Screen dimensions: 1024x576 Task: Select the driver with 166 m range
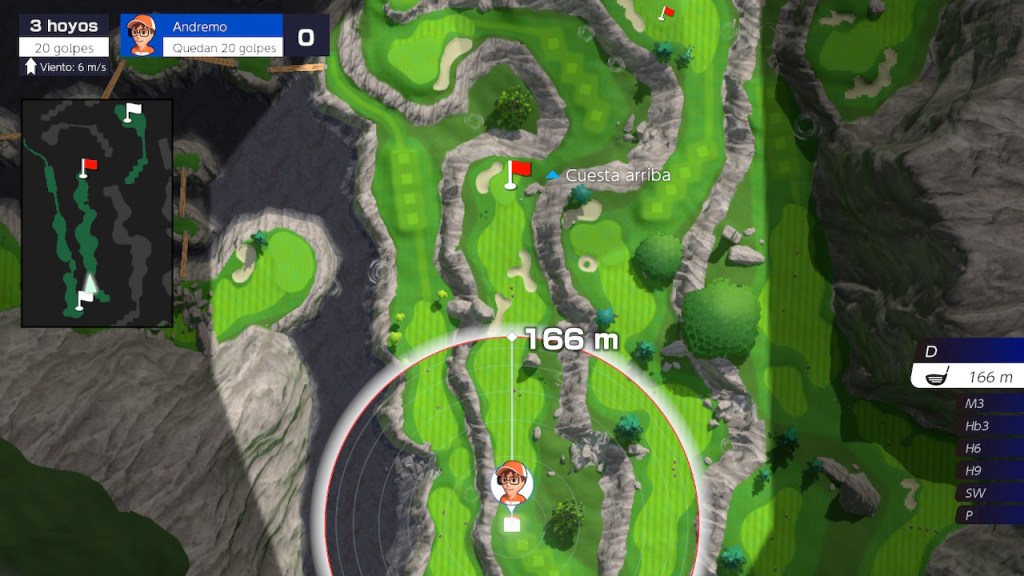point(968,377)
